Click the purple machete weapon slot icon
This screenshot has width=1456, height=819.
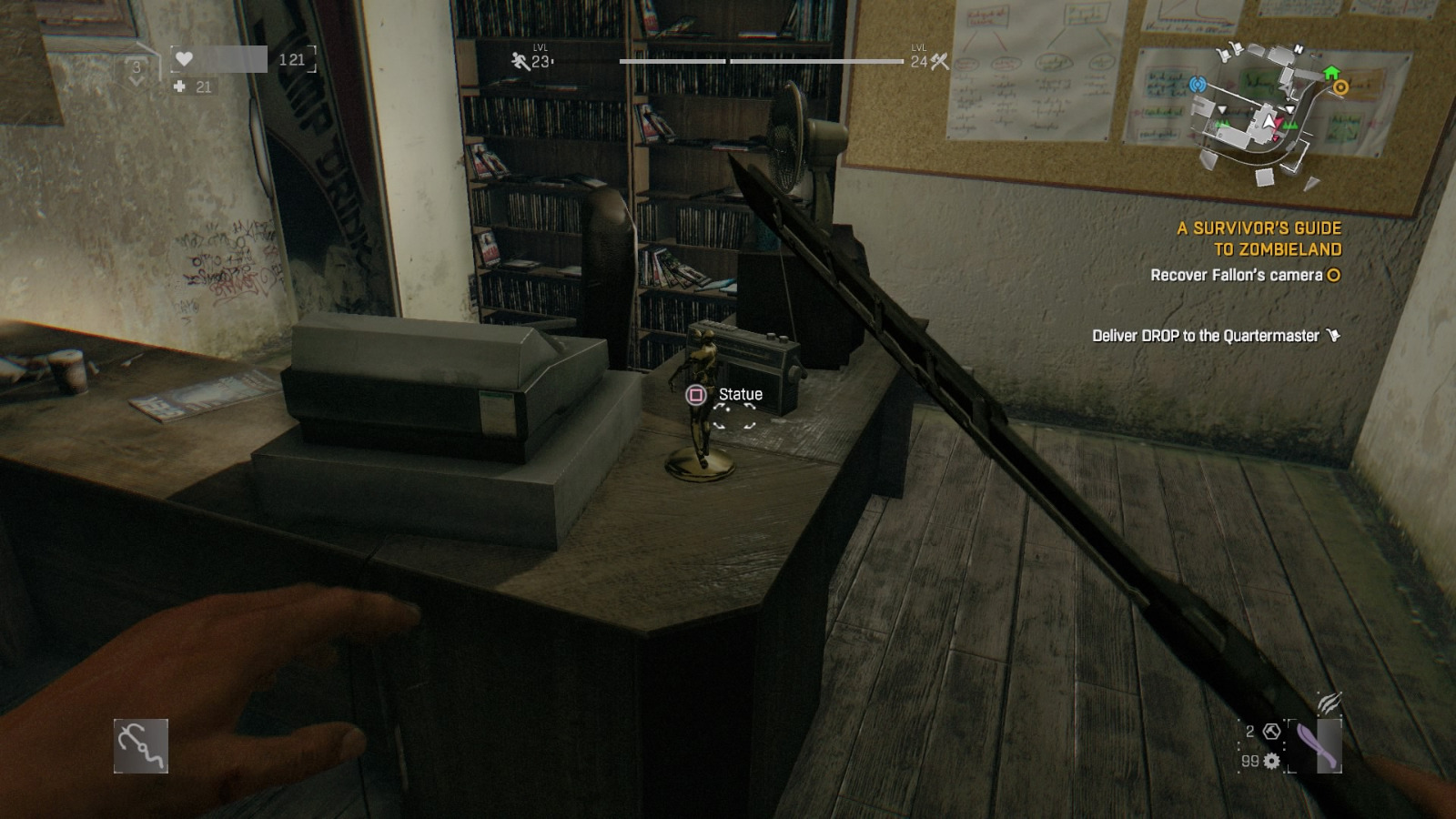pyautogui.click(x=1316, y=745)
